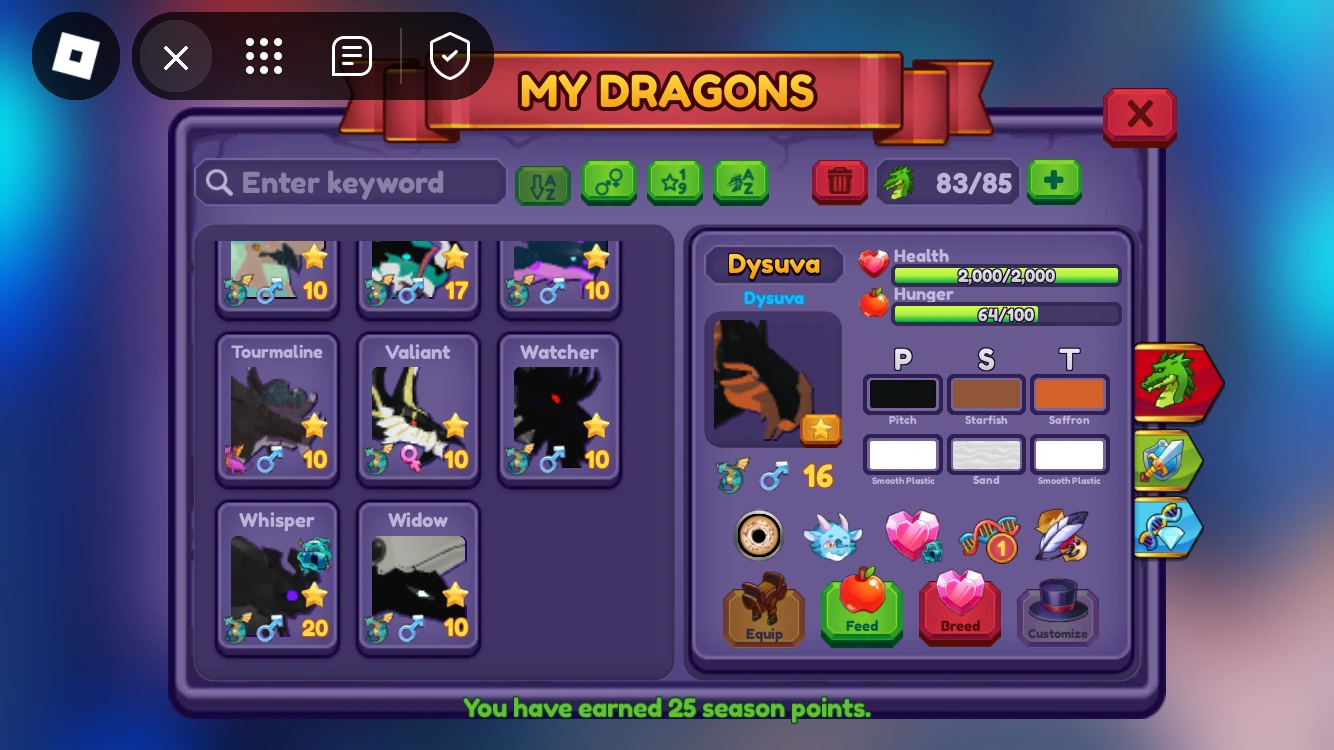Viewport: 1334px width, 750px height.
Task: Filter dragons by gender
Action: point(609,183)
